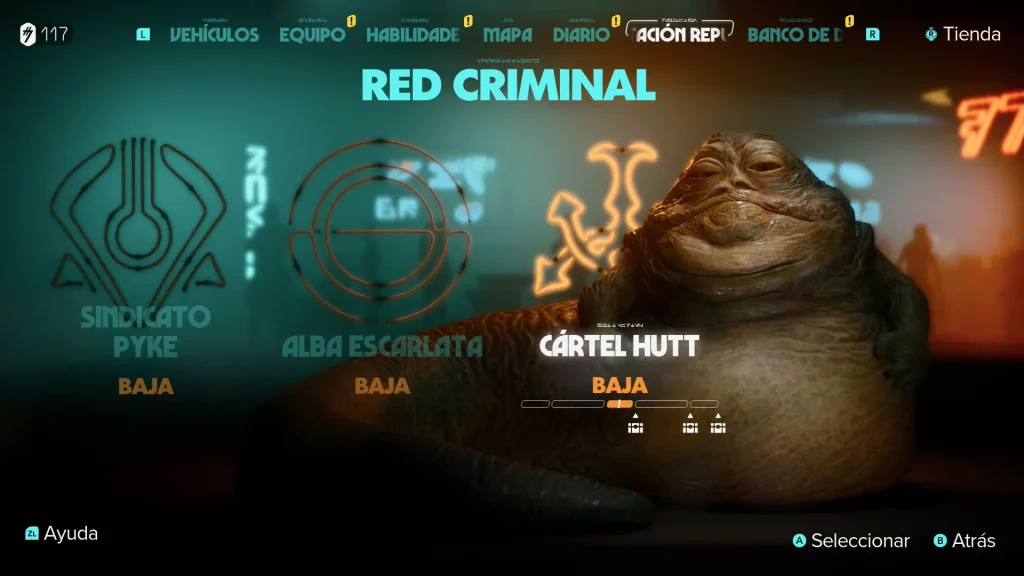
Task: Switch to the Vehículos tab
Action: click(214, 35)
